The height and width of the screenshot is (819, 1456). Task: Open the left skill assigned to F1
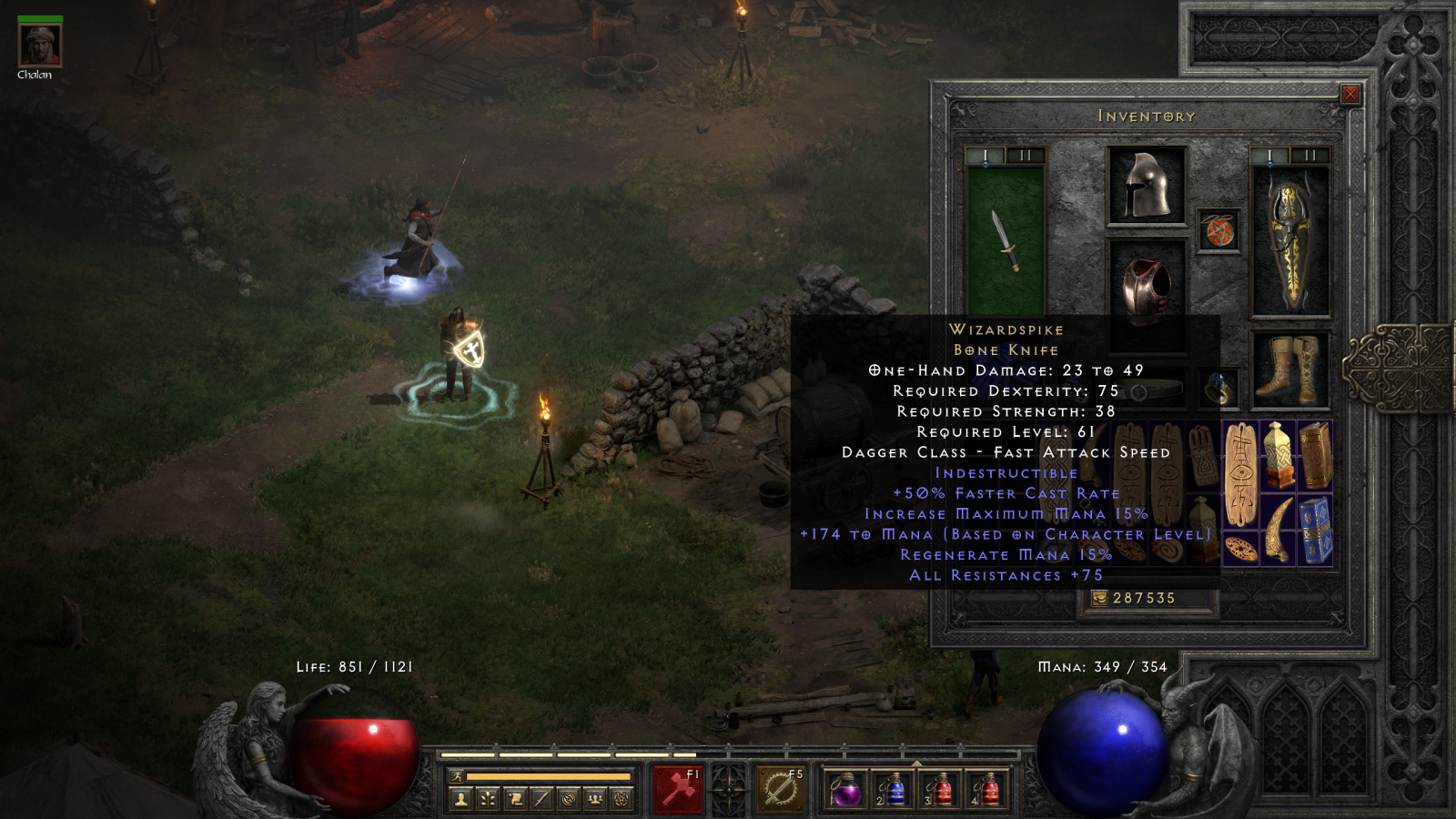[x=678, y=788]
